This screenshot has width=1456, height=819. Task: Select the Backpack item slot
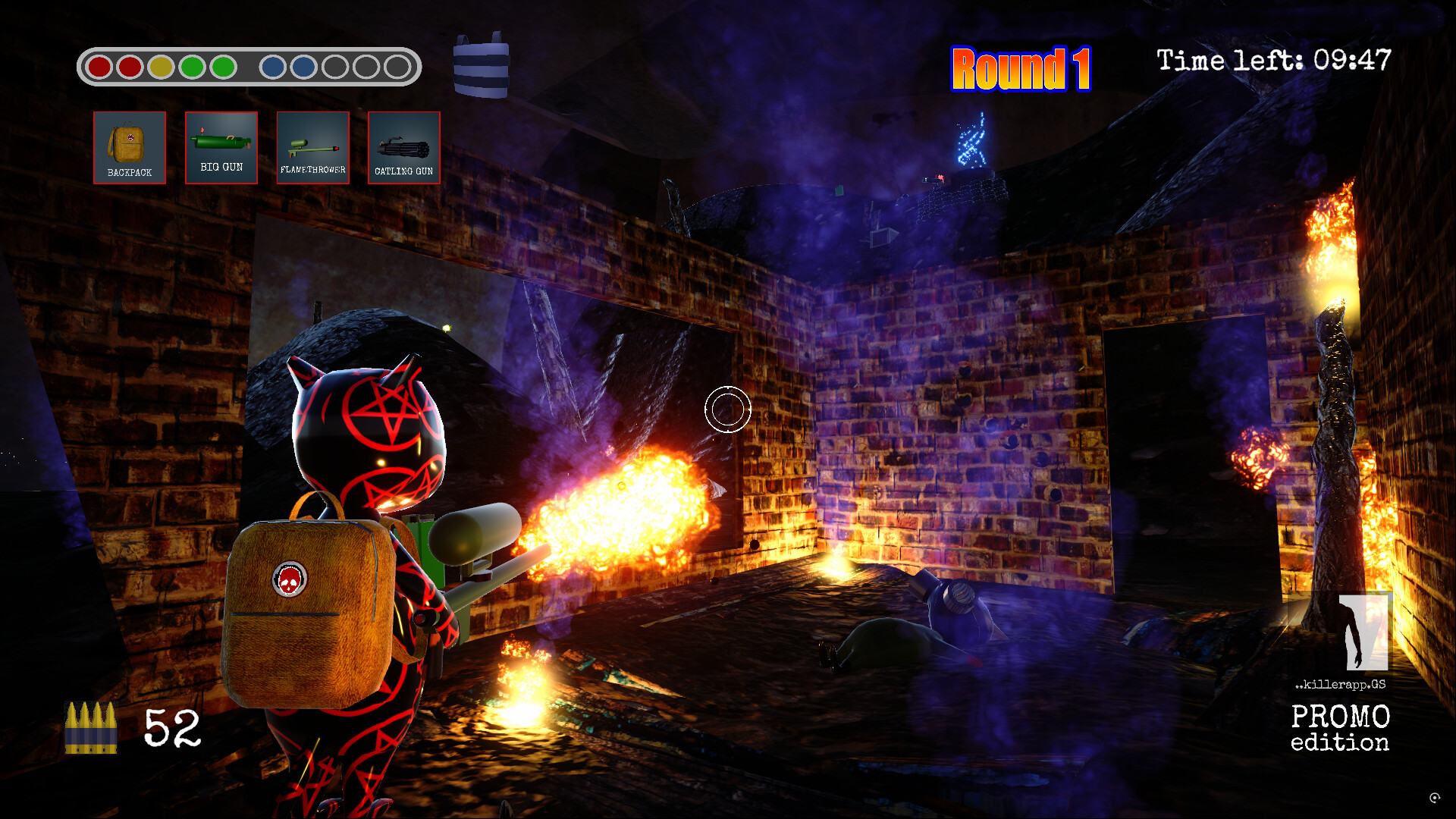(129, 148)
